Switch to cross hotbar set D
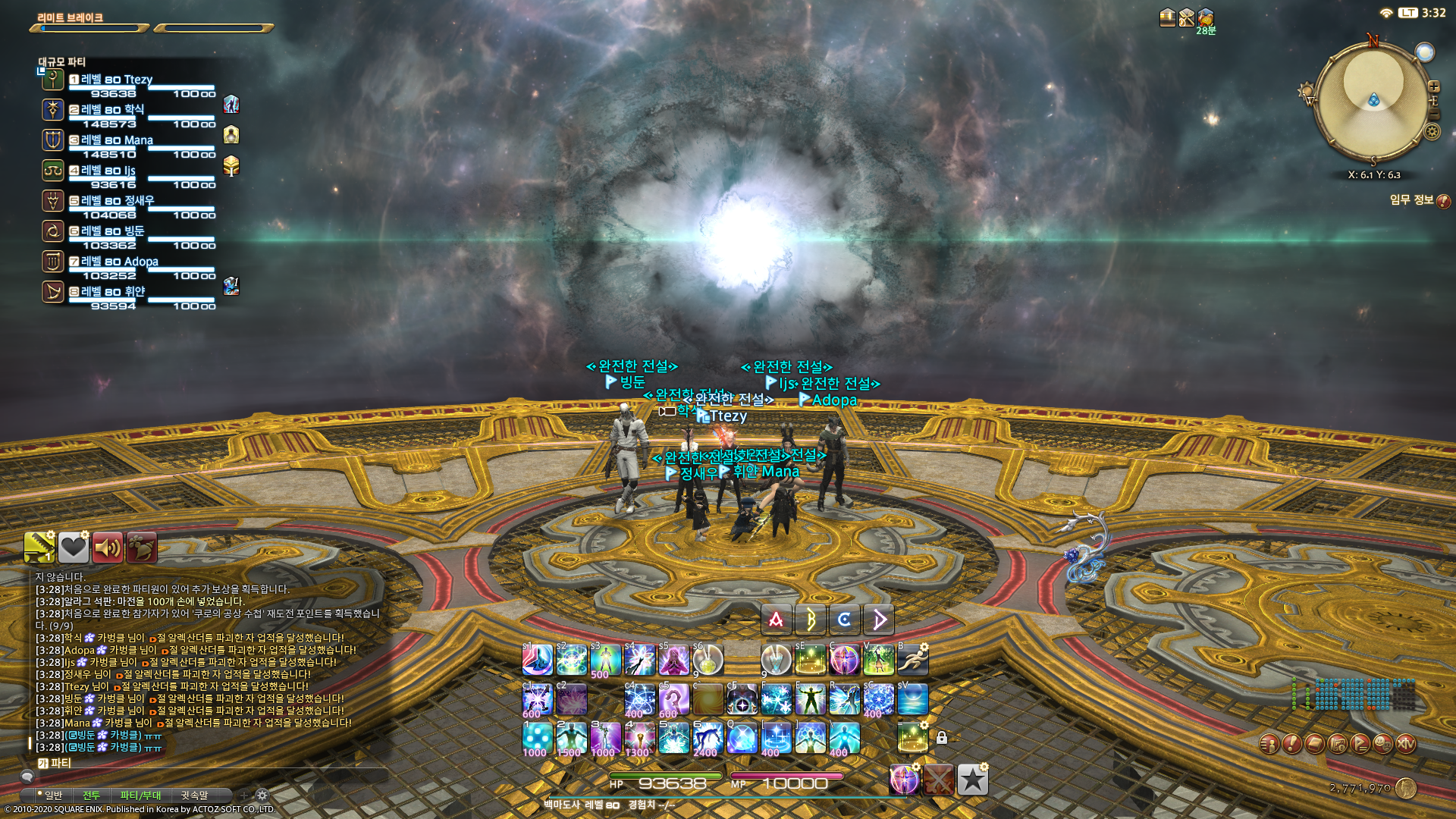 tap(878, 620)
